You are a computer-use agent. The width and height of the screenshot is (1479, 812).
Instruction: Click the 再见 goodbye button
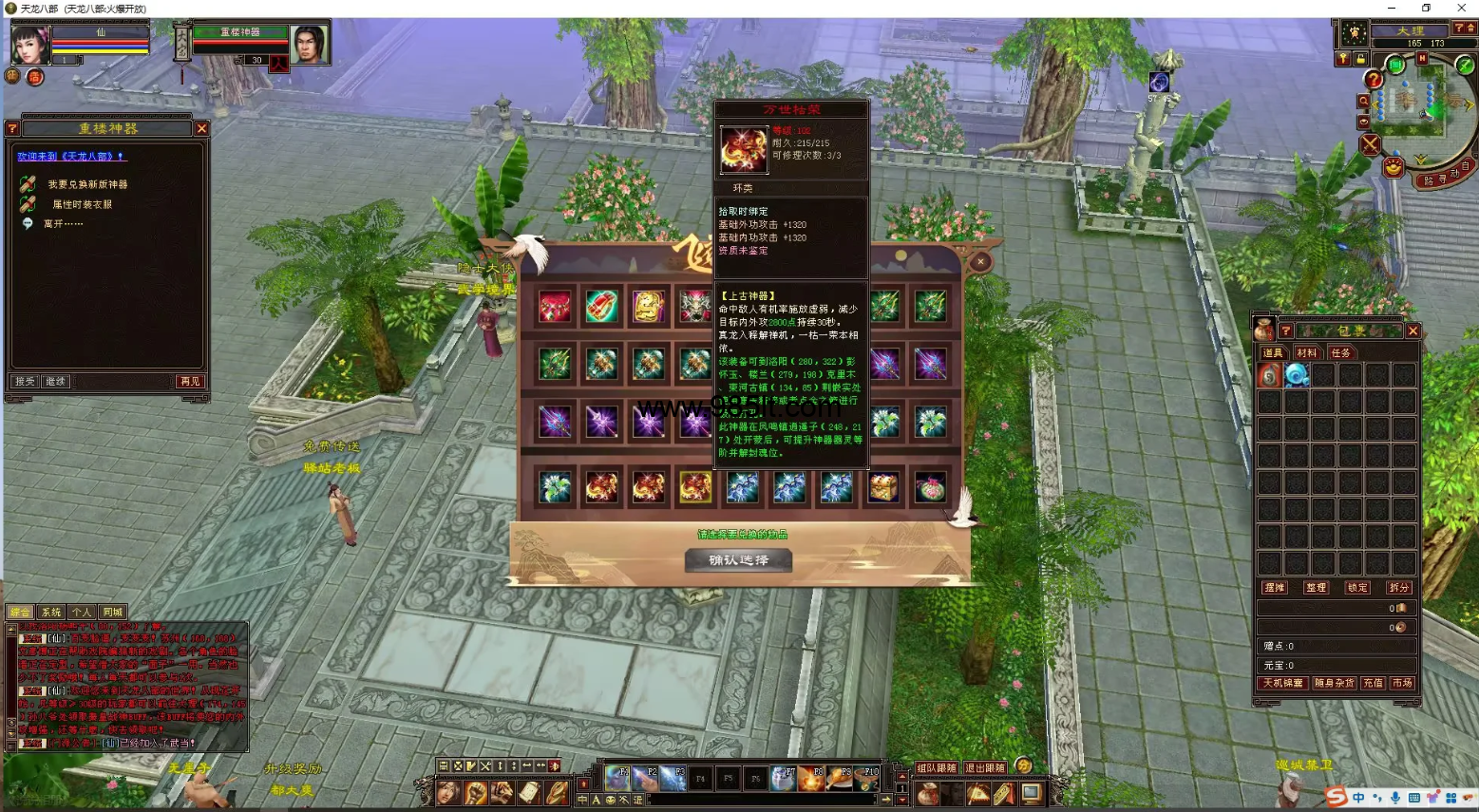[190, 381]
